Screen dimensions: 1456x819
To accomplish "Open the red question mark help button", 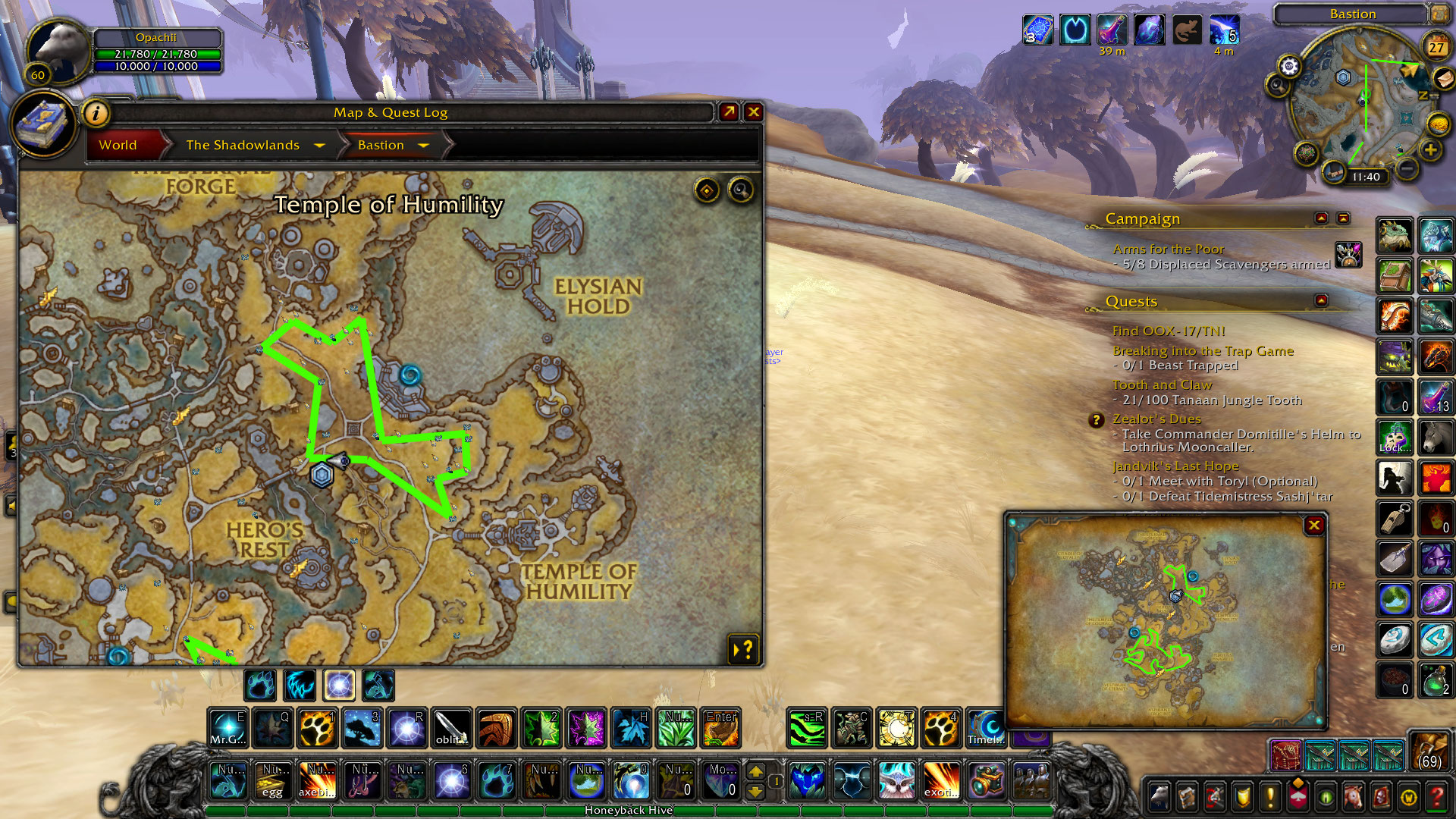I will click(1436, 796).
